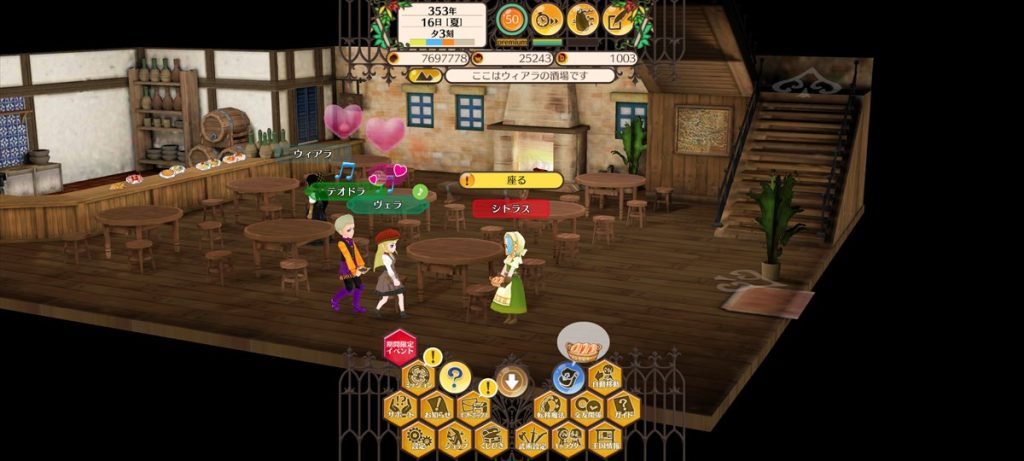Open the relationships (交友関係) menu

tap(585, 408)
